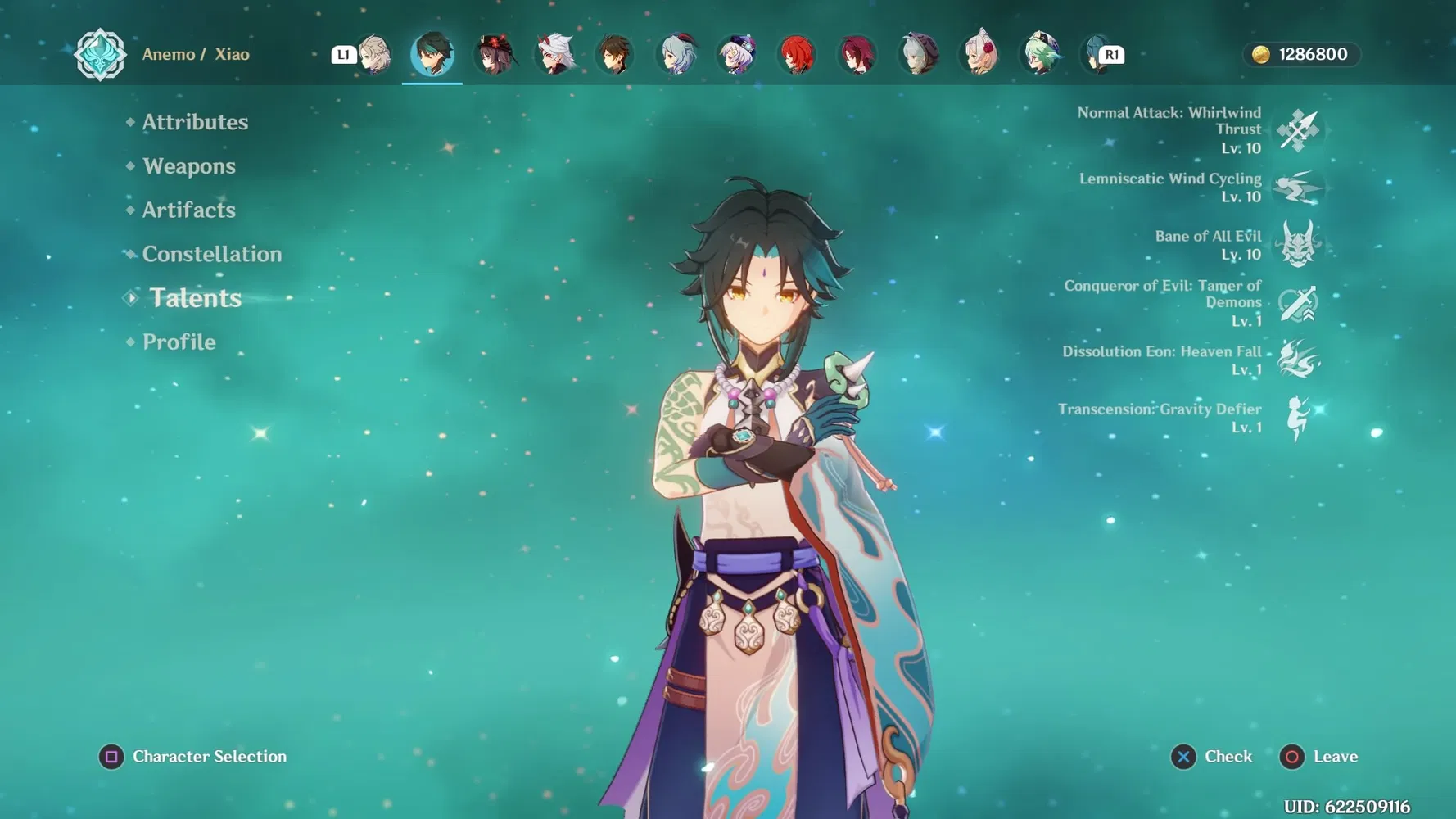Viewport: 1456px width, 819px height.
Task: Select the Lemniscatic Wind Cycling talent
Action: click(x=1298, y=188)
